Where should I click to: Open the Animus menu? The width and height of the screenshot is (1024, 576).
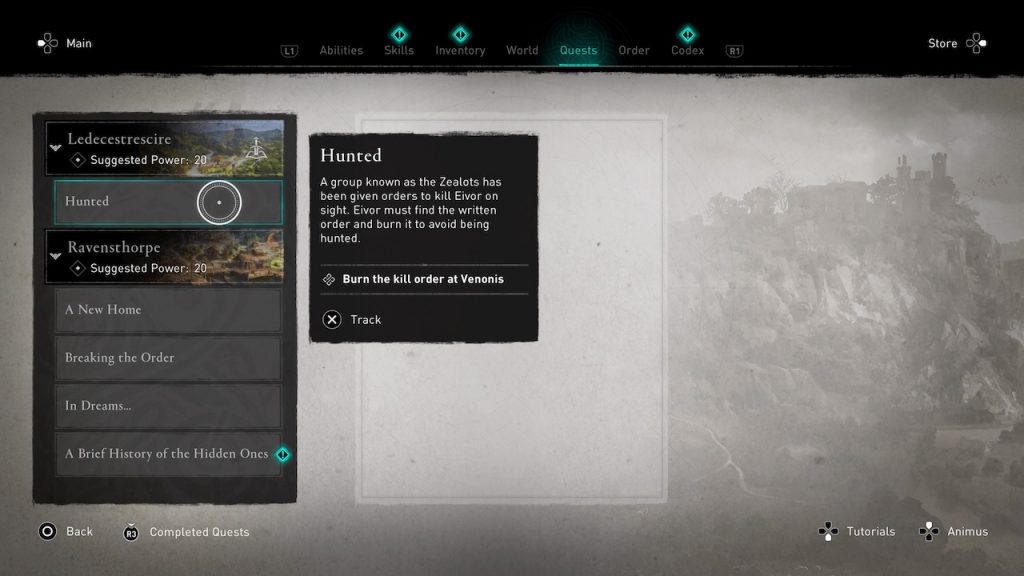point(955,532)
